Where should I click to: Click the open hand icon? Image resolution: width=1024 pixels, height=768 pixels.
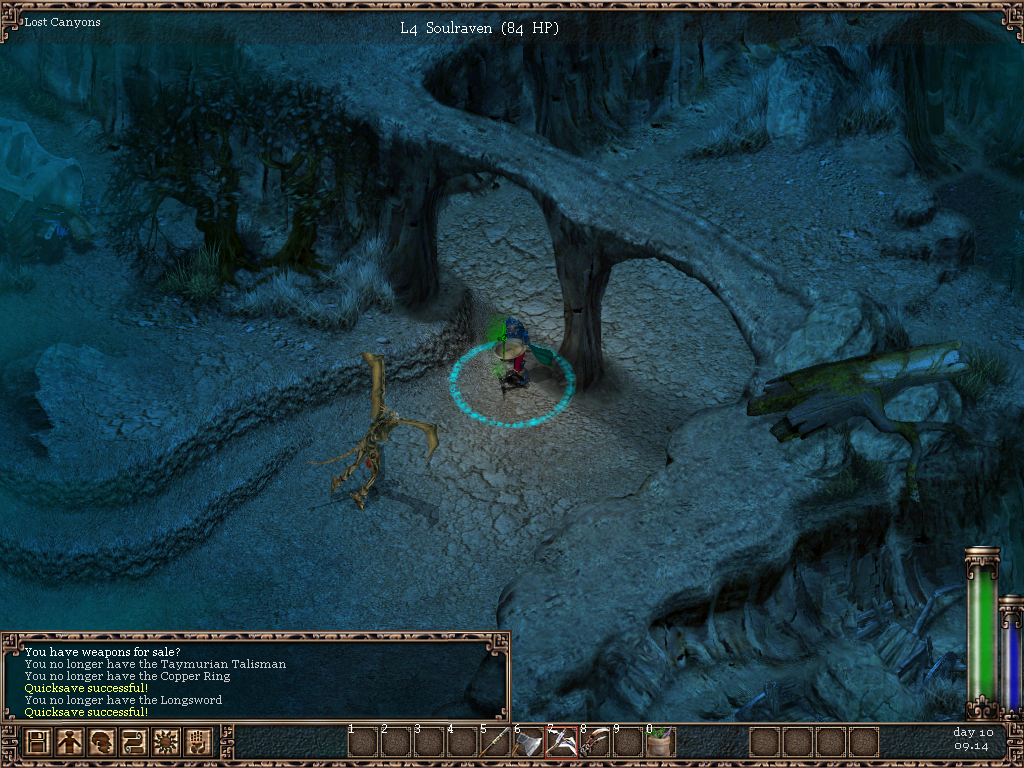[199, 743]
